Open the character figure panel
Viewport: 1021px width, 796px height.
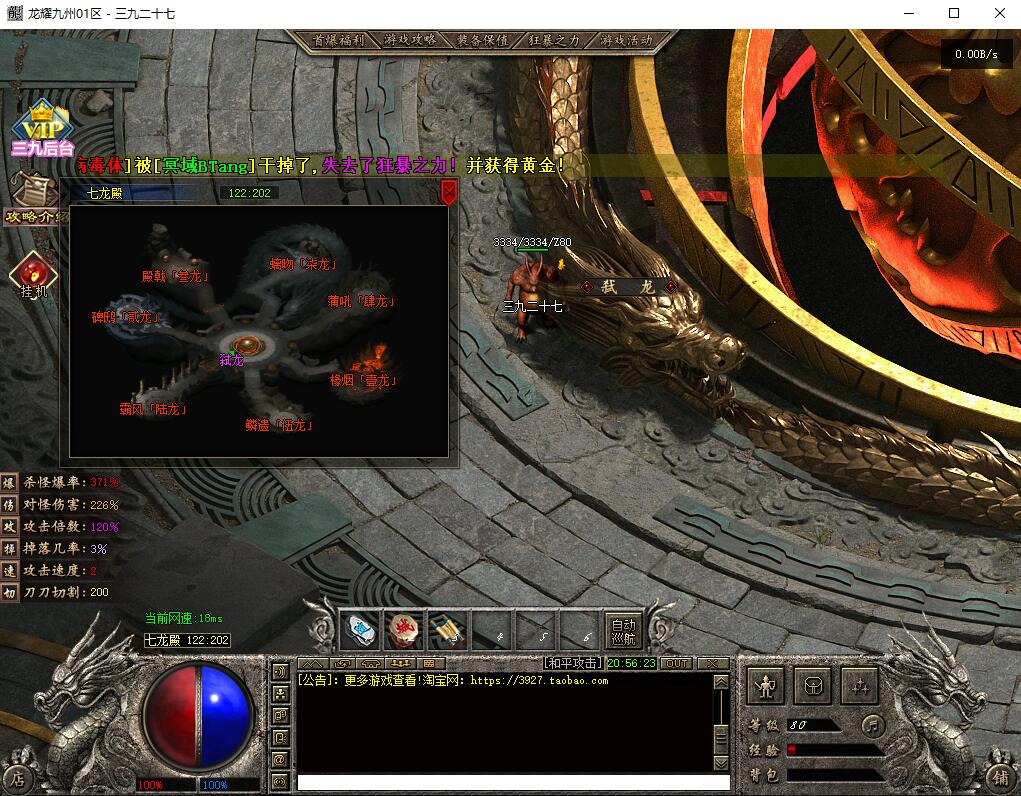(767, 686)
